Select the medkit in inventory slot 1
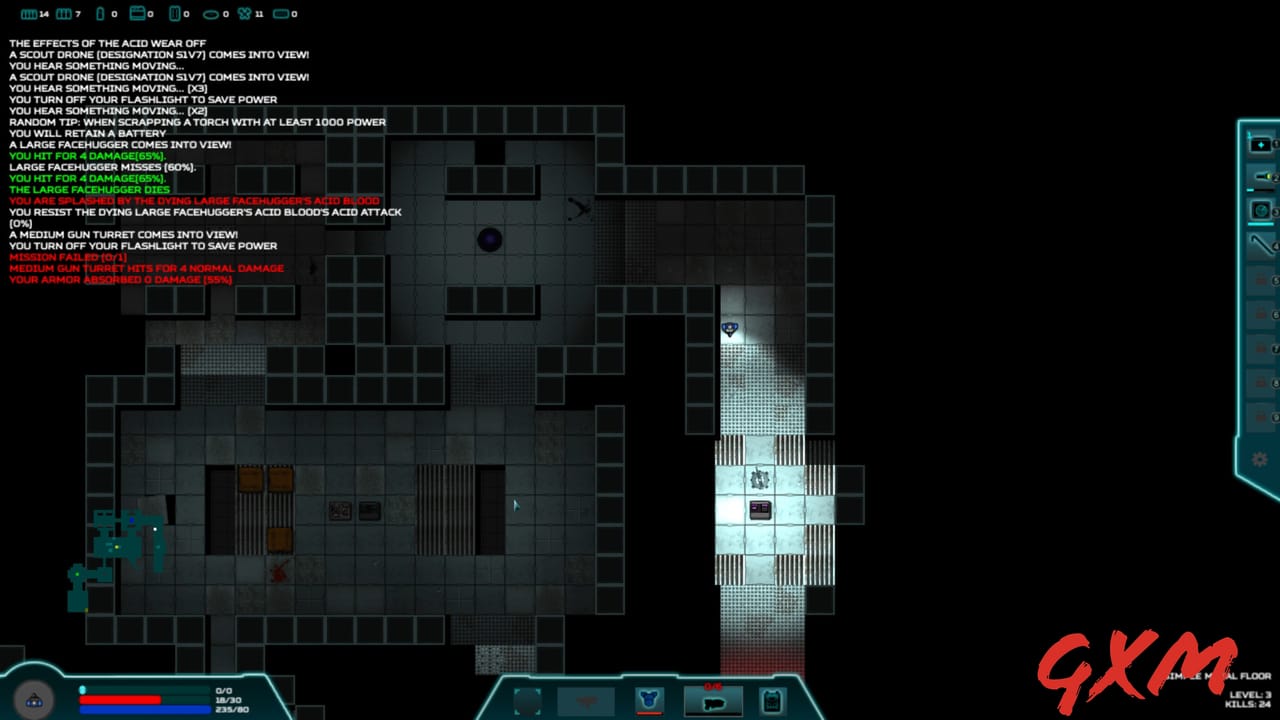 pos(1259,143)
